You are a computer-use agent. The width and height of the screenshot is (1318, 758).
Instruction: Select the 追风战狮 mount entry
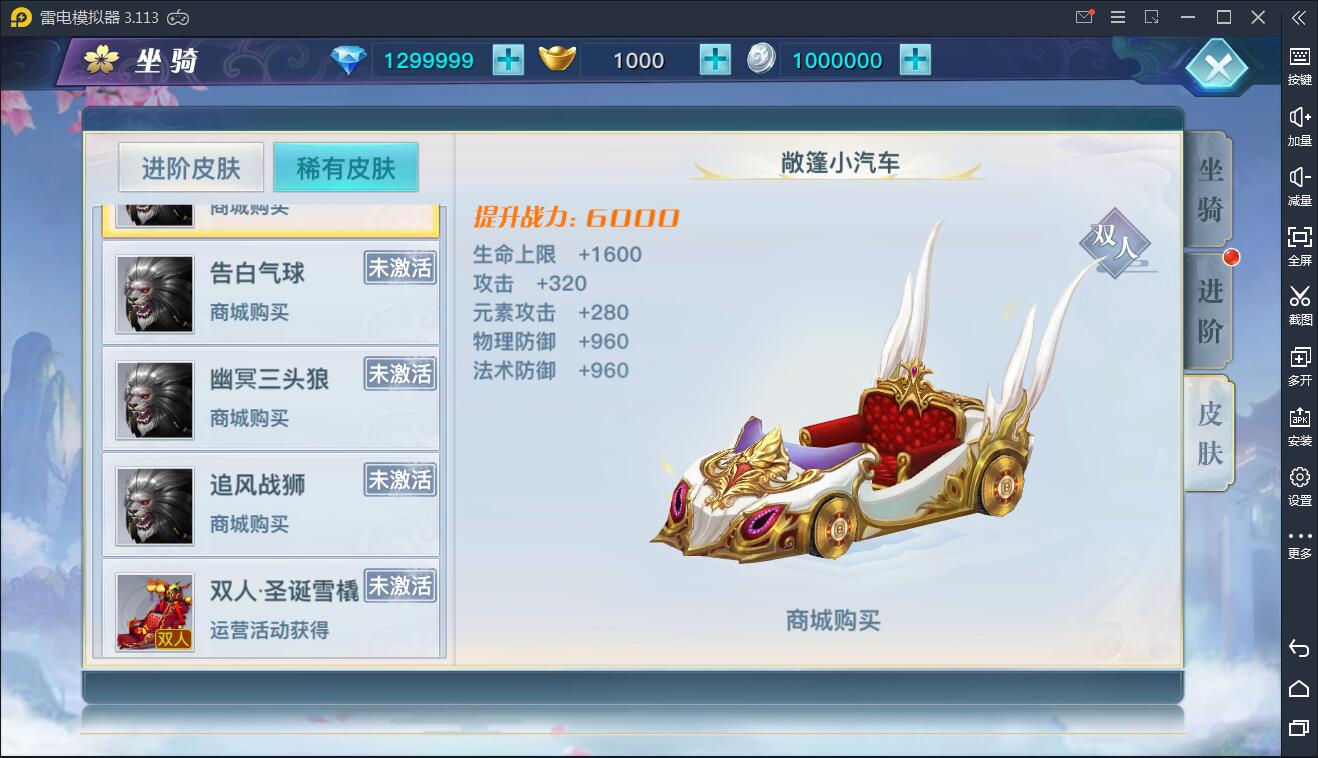pos(270,505)
